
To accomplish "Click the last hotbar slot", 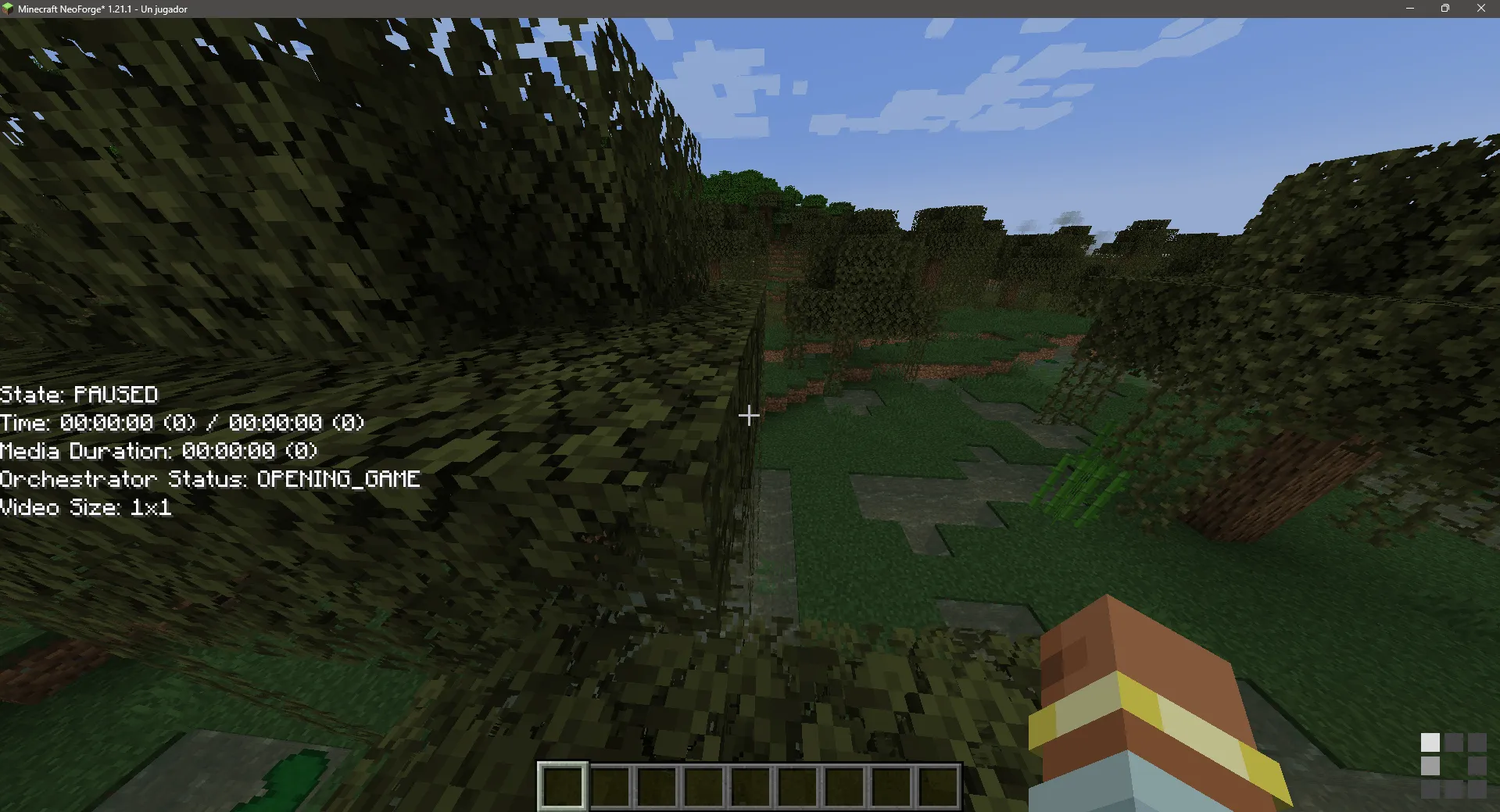I will 938,785.
